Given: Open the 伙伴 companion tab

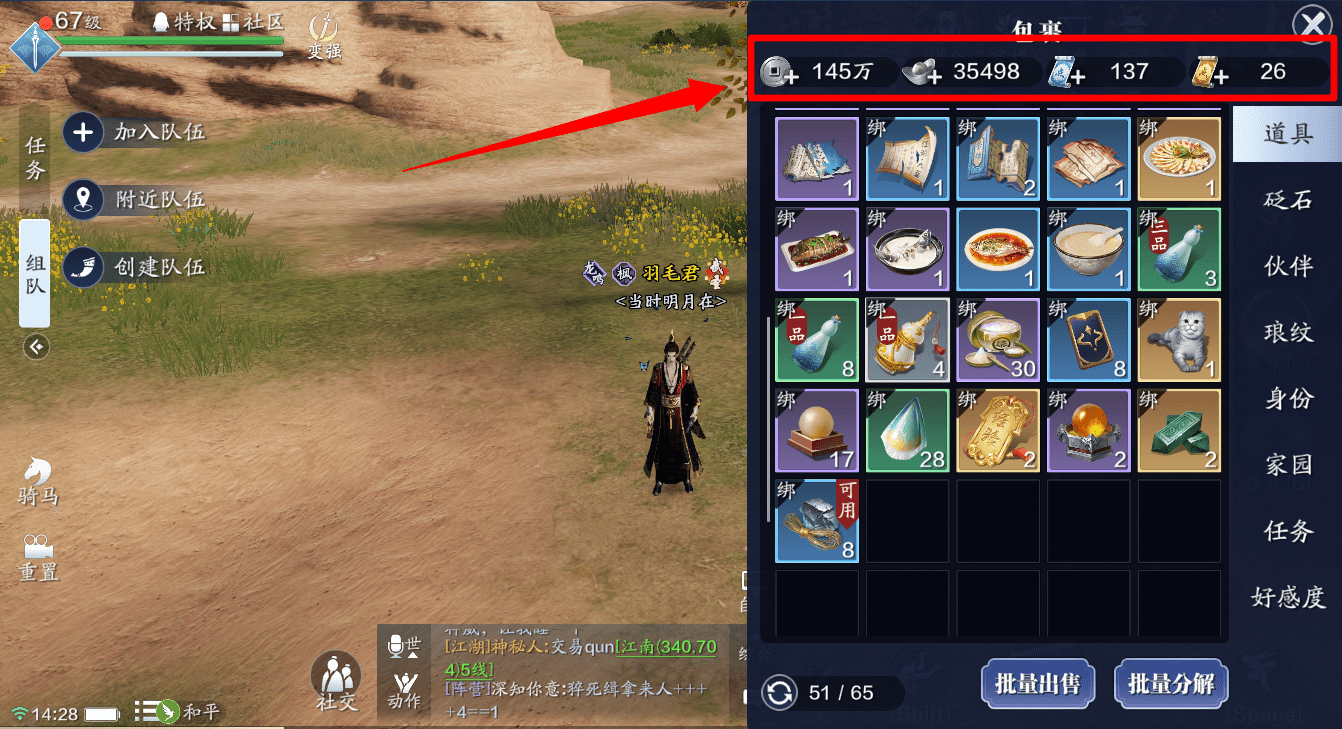Looking at the screenshot, I should pos(1287,266).
